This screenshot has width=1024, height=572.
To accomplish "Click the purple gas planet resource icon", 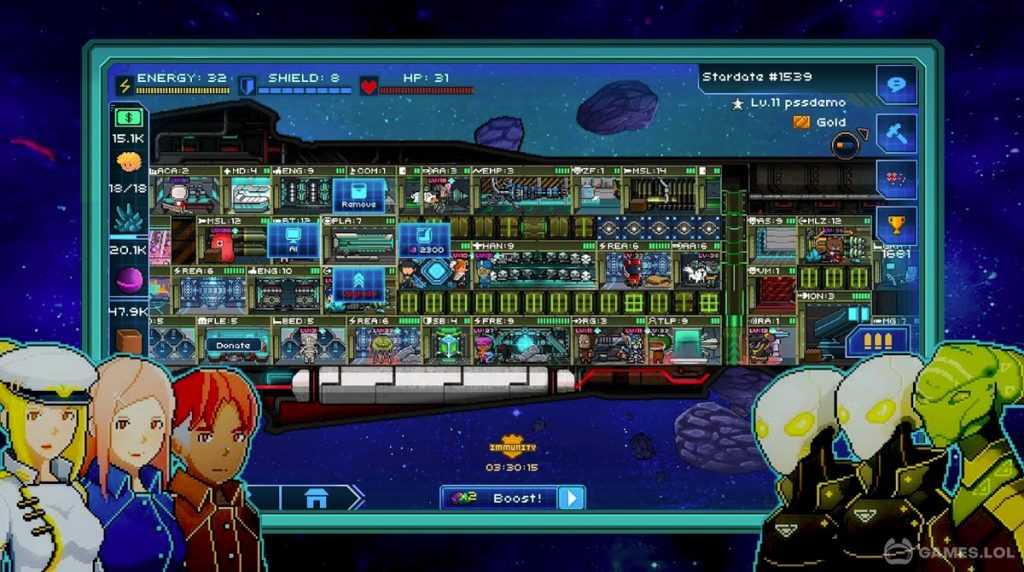I will (x=129, y=281).
